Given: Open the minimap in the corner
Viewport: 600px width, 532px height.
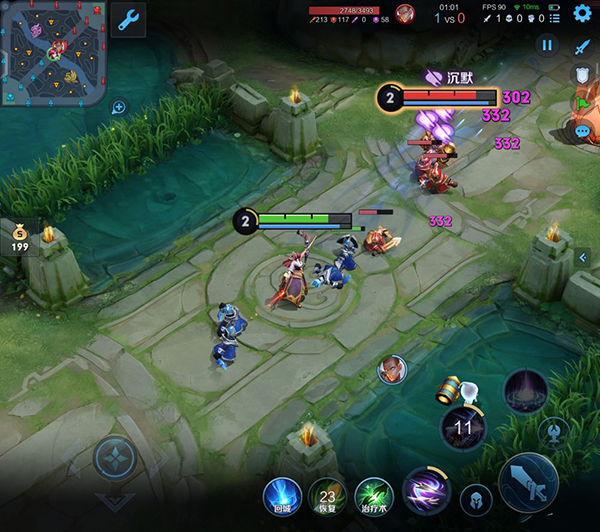Looking at the screenshot, I should point(53,53).
